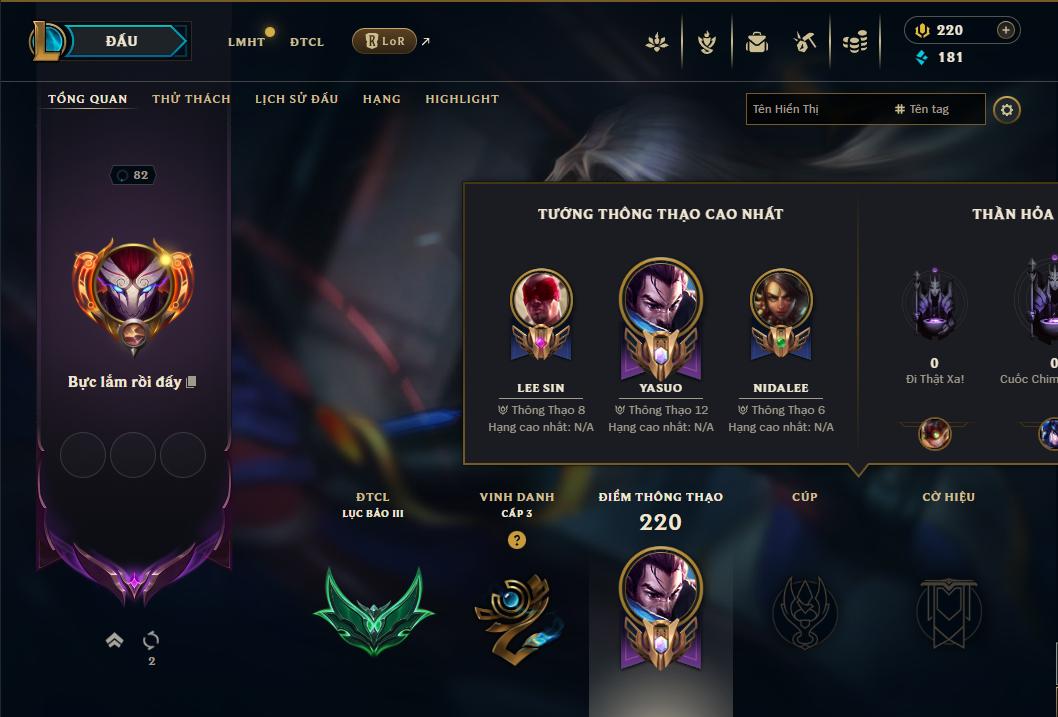This screenshot has height=717, width=1058.
Task: Click the plus button beside 220 RP
Action: [1006, 30]
